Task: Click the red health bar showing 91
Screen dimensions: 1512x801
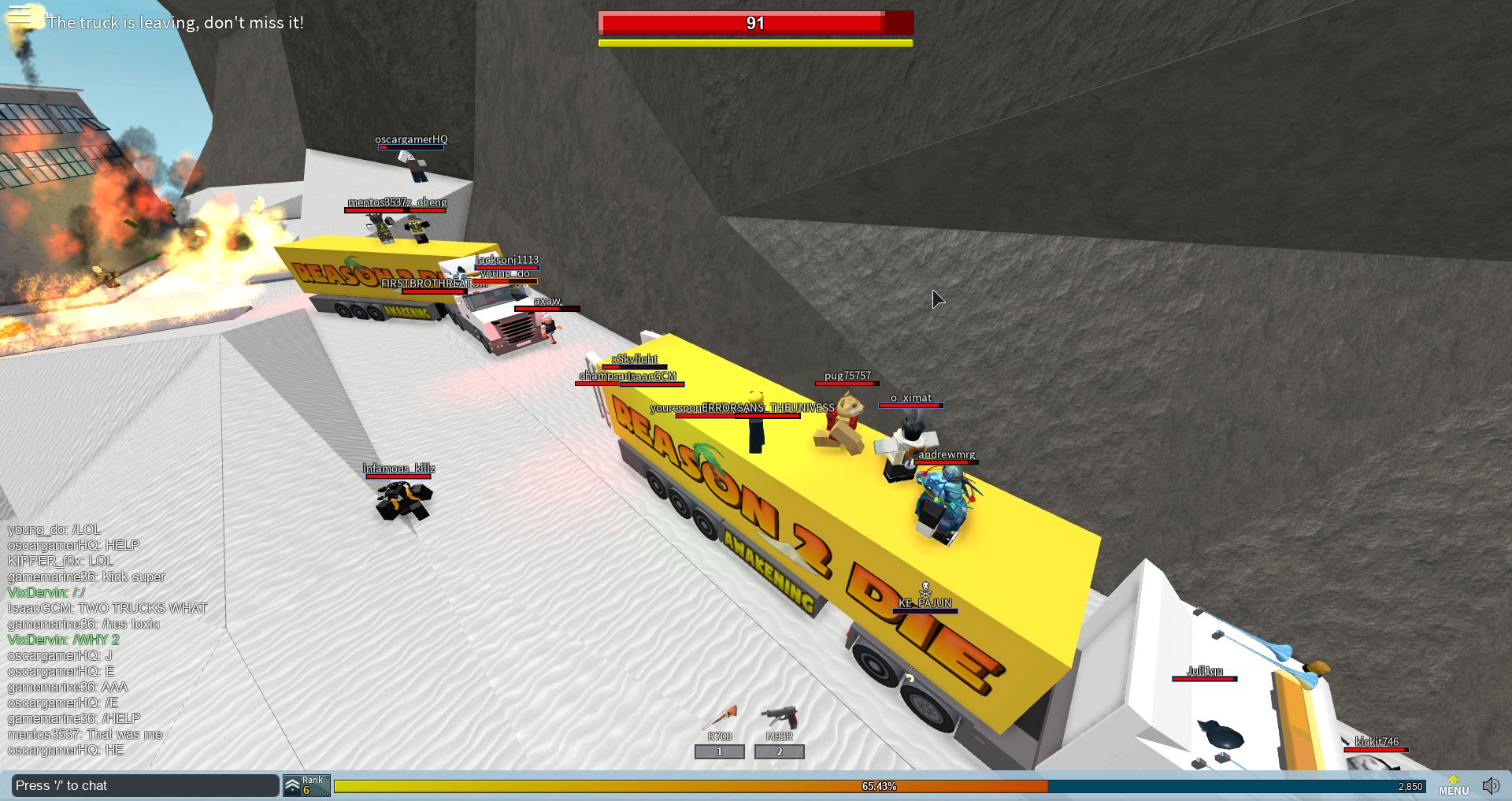Action: (x=754, y=24)
